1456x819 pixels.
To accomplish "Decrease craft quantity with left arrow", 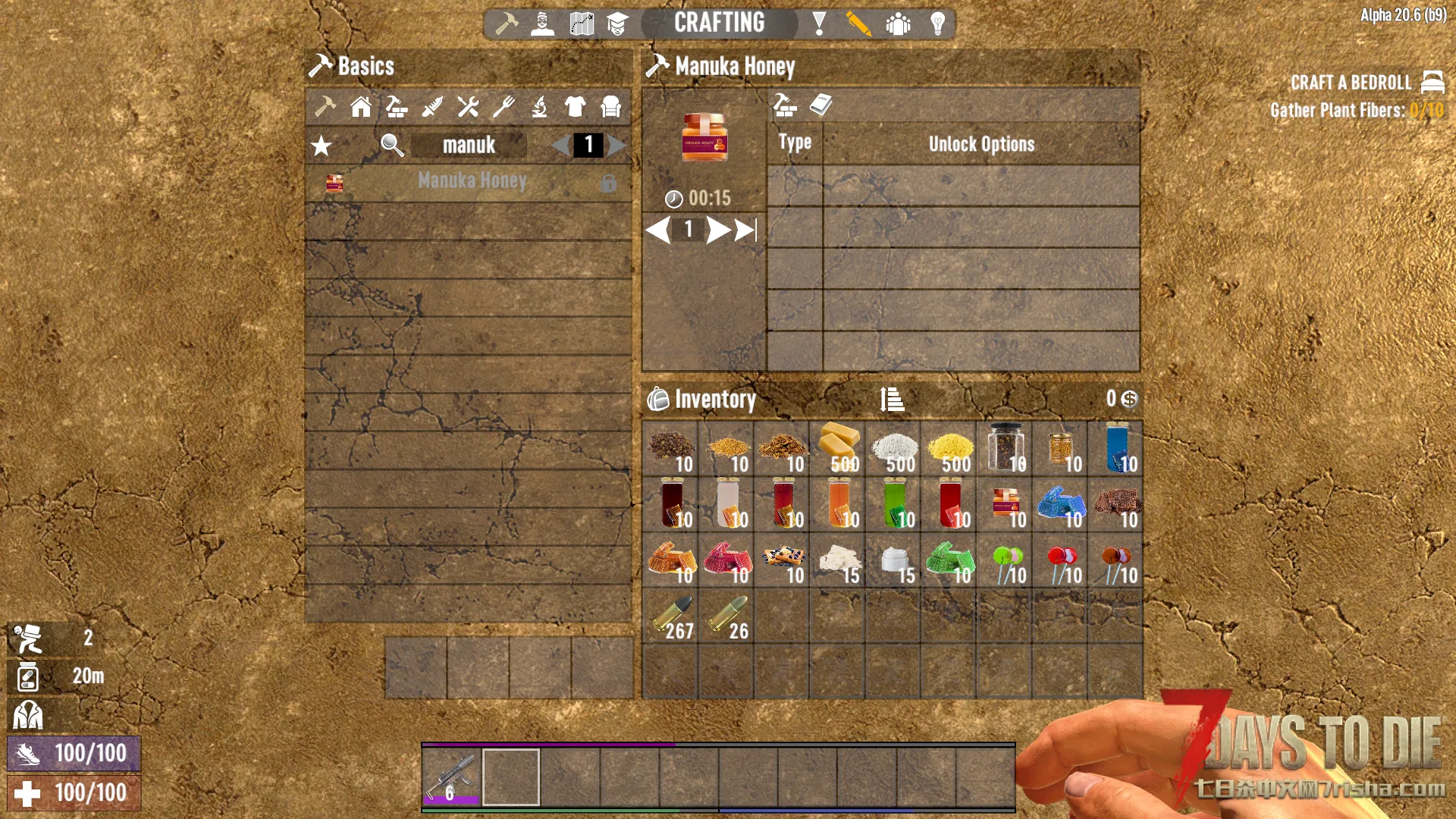I will (x=658, y=230).
